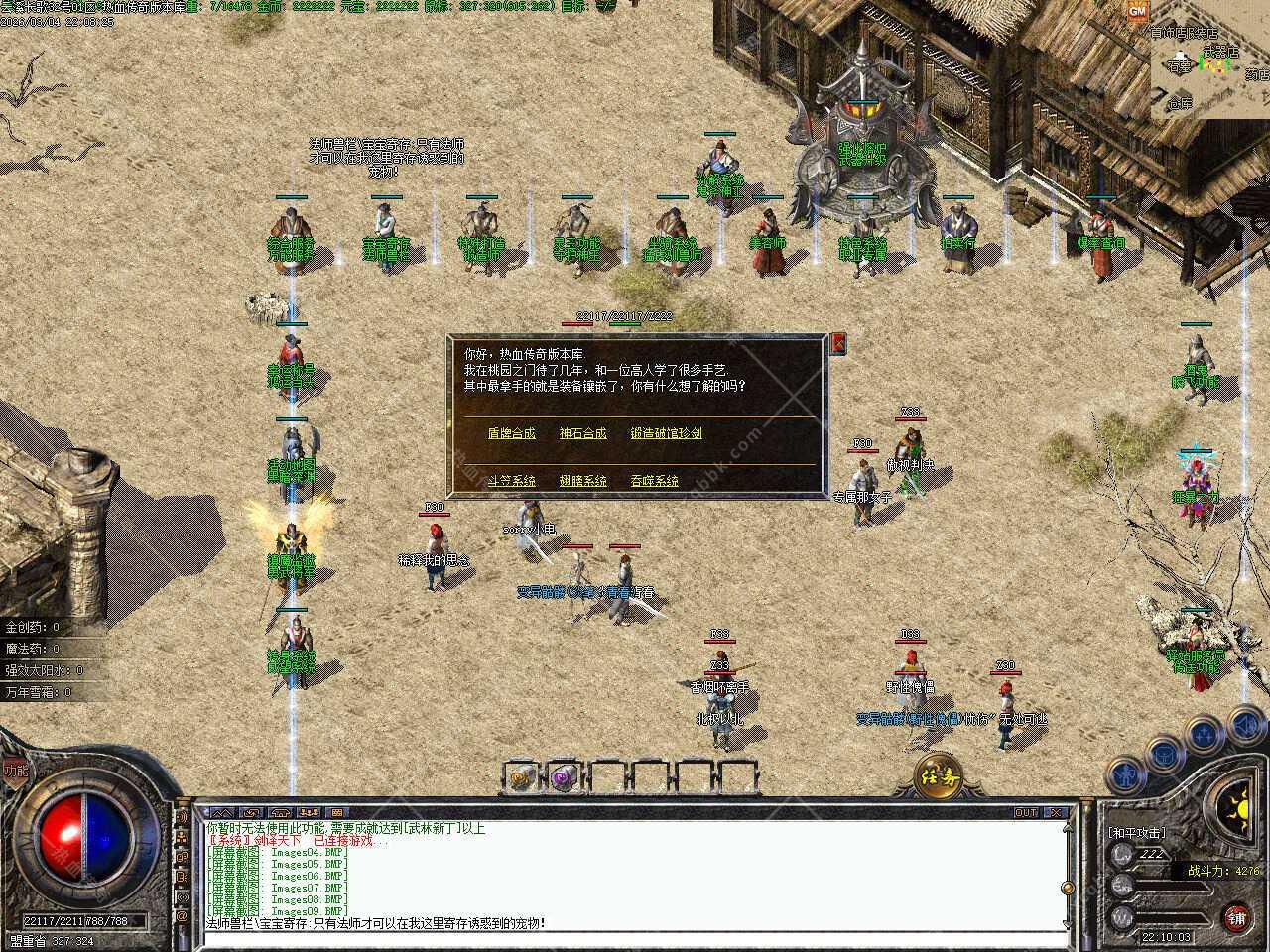Close the NPC dialogue window
The height and width of the screenshot is (952, 1270).
point(839,343)
